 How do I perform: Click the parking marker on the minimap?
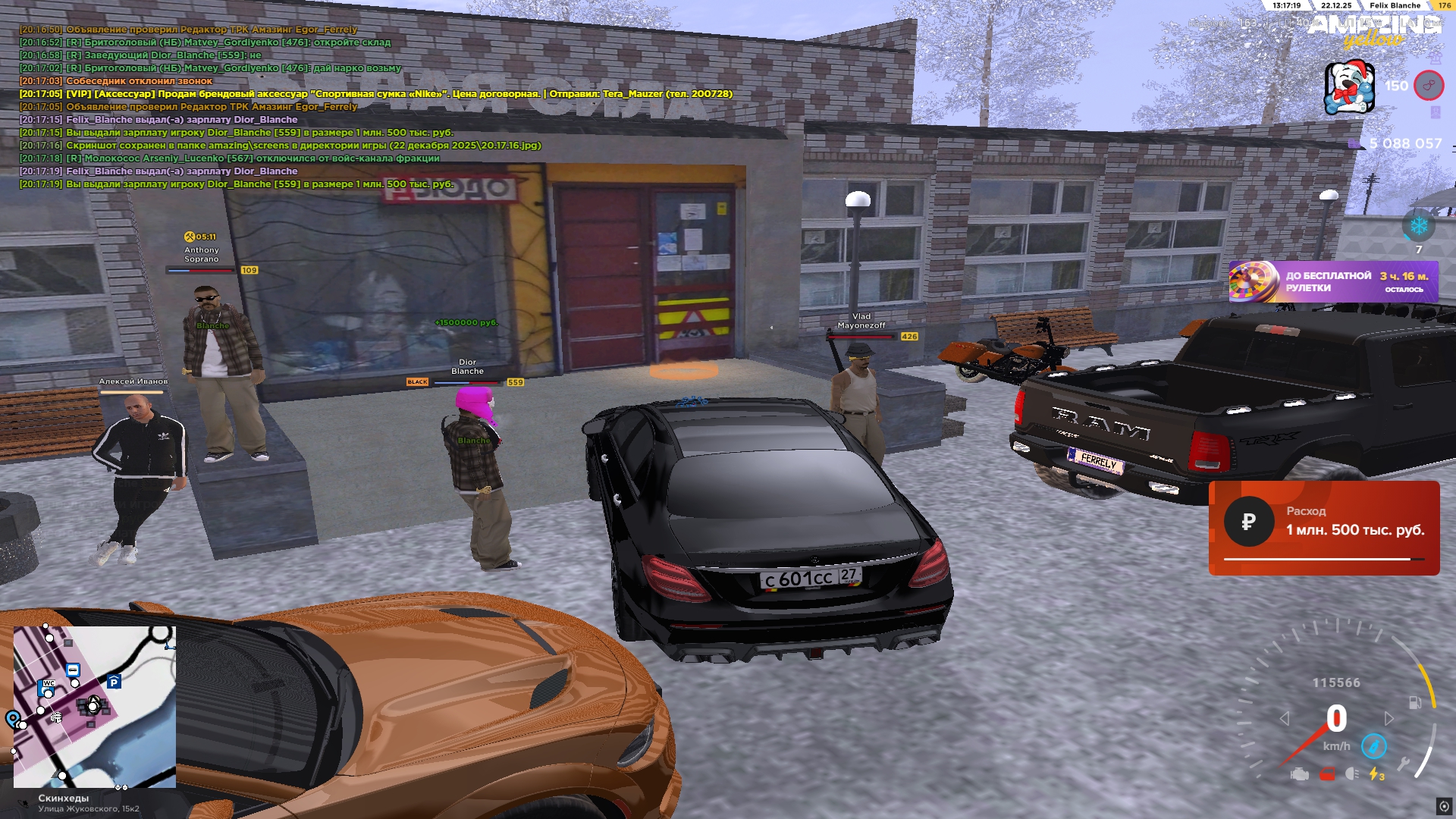tap(114, 682)
